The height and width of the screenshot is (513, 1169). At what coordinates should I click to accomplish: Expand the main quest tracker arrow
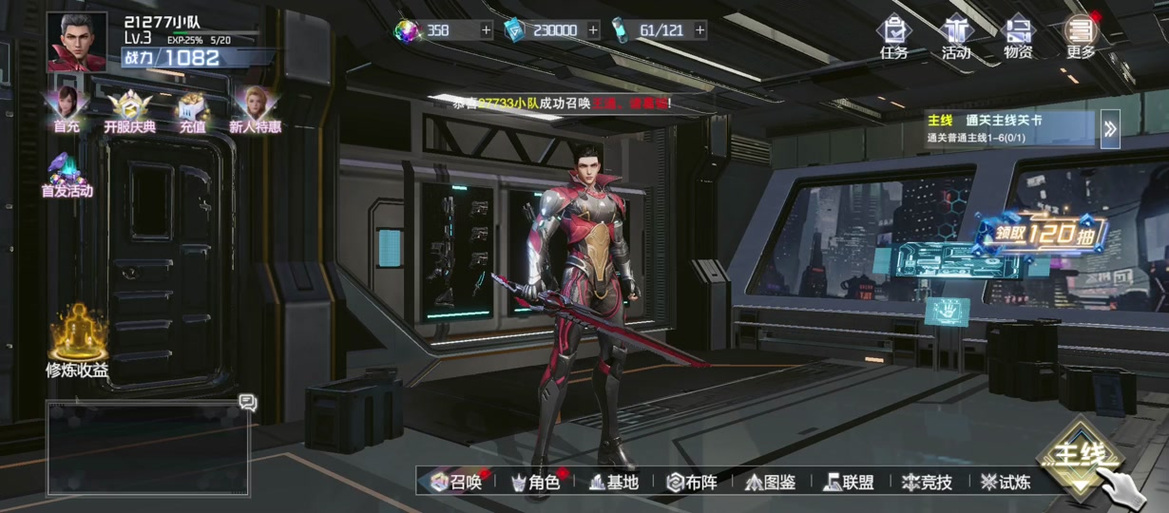[x=1110, y=127]
